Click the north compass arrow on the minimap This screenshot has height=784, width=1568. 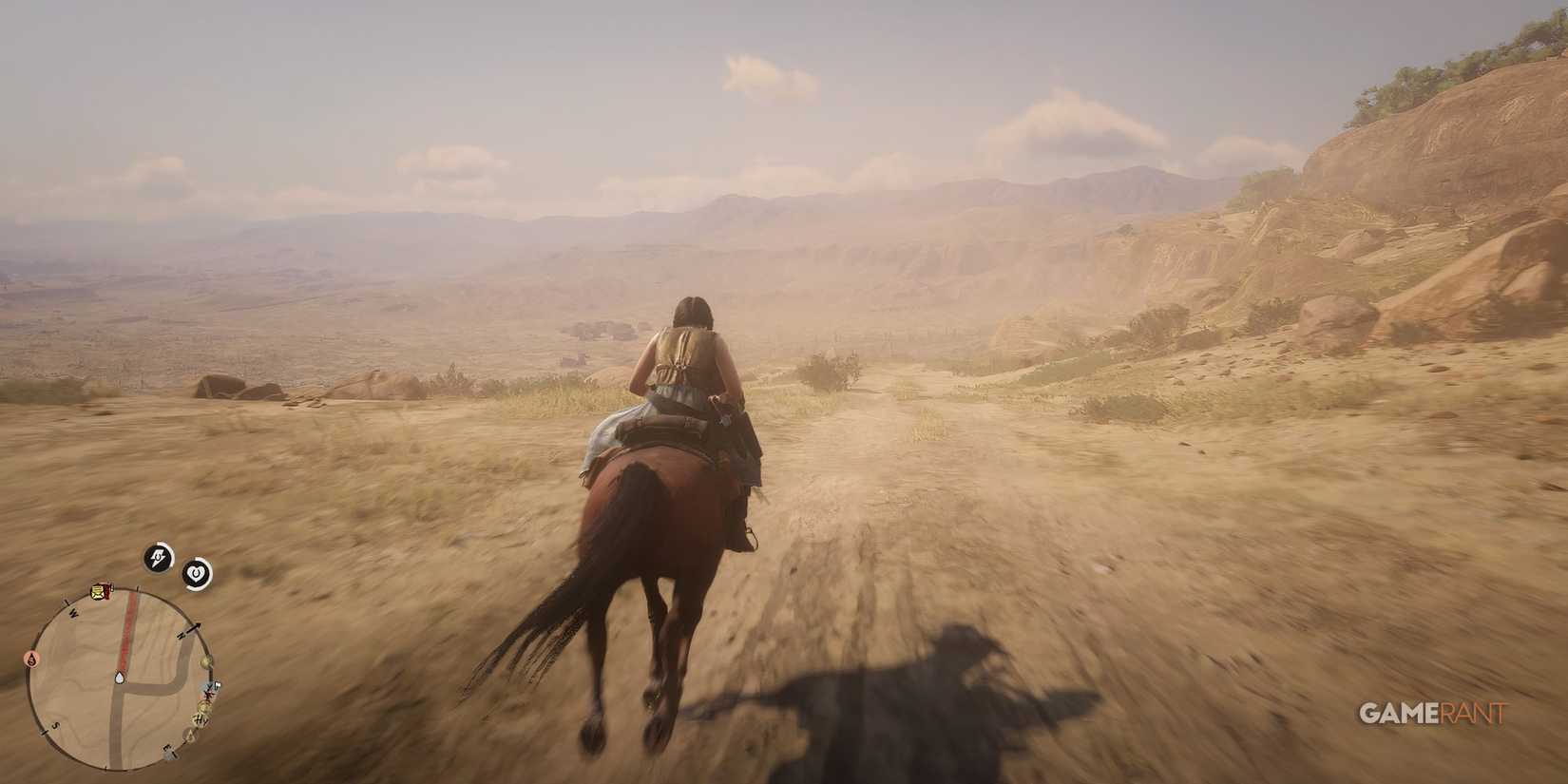point(191,630)
